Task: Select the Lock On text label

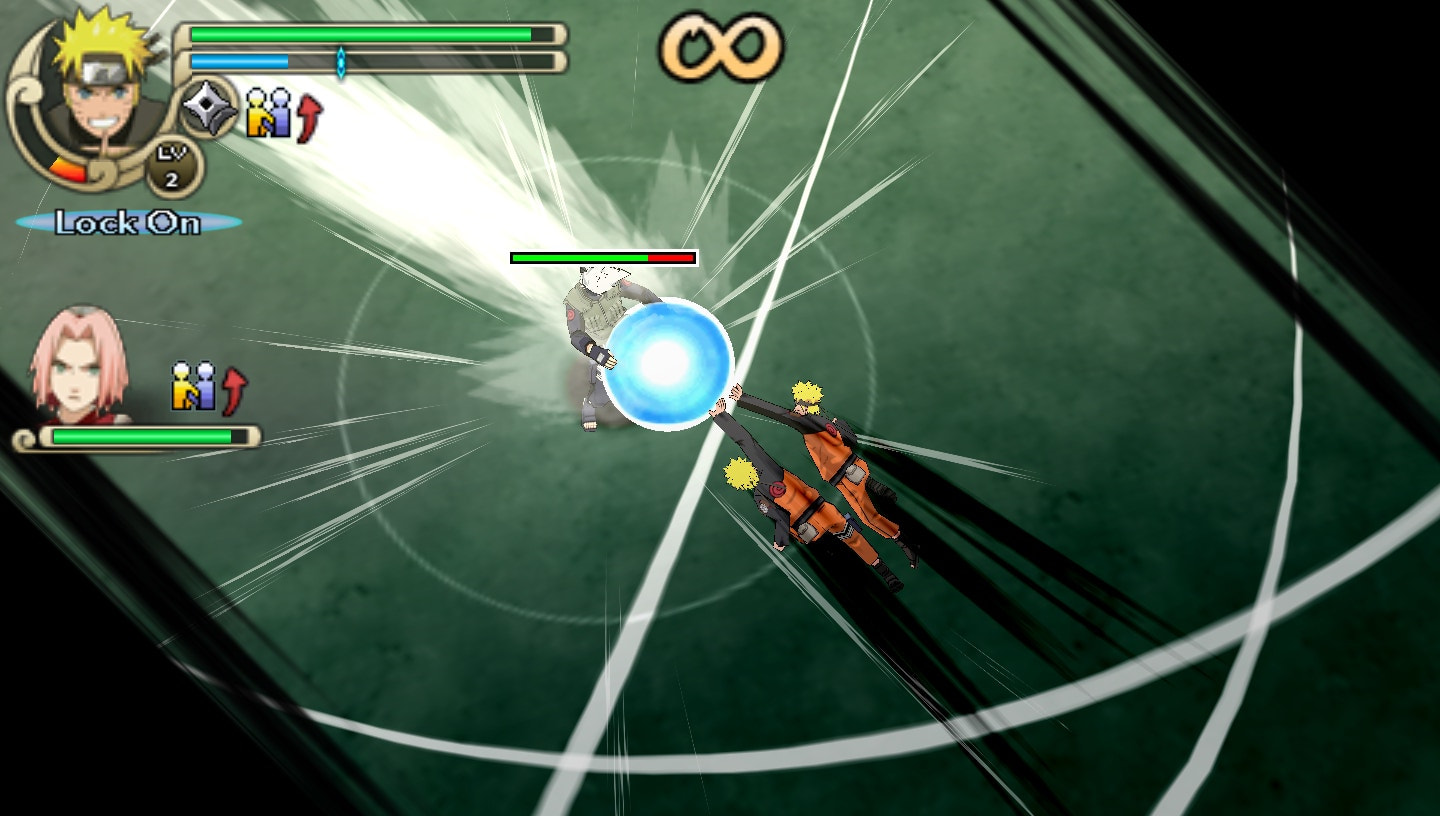Action: point(126,222)
